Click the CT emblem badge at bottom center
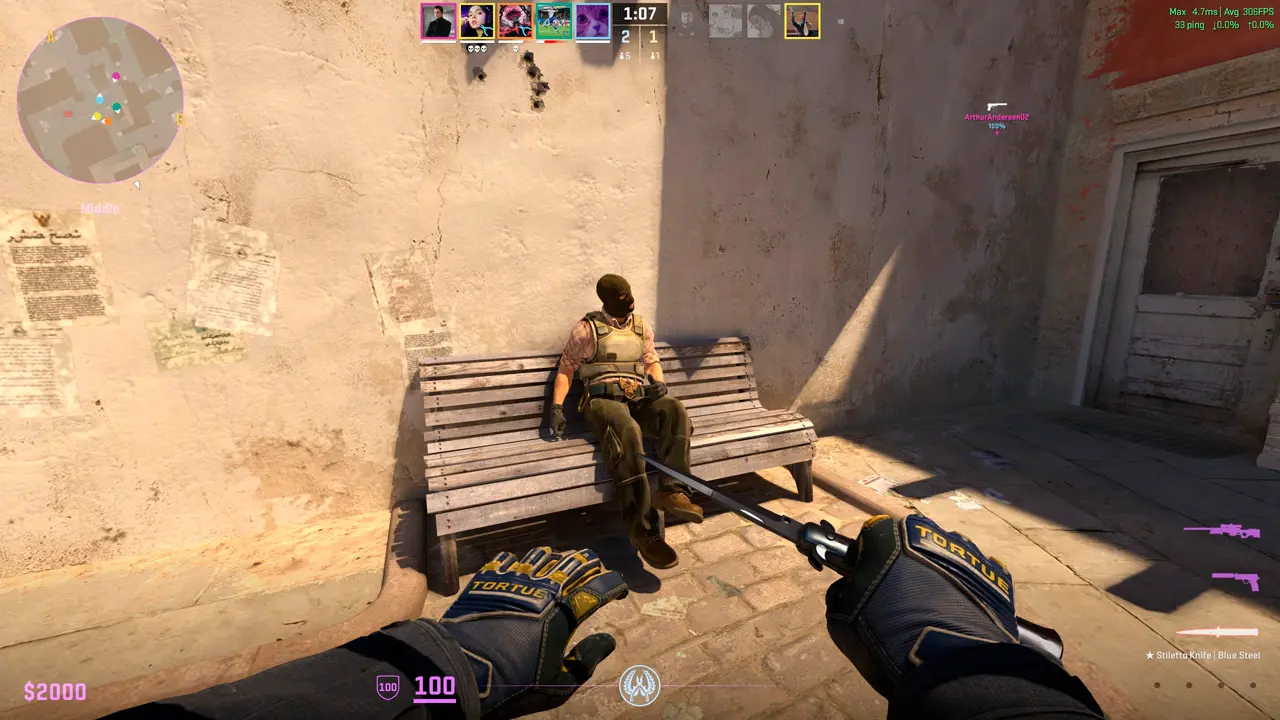This screenshot has width=1280, height=720. pos(640,685)
